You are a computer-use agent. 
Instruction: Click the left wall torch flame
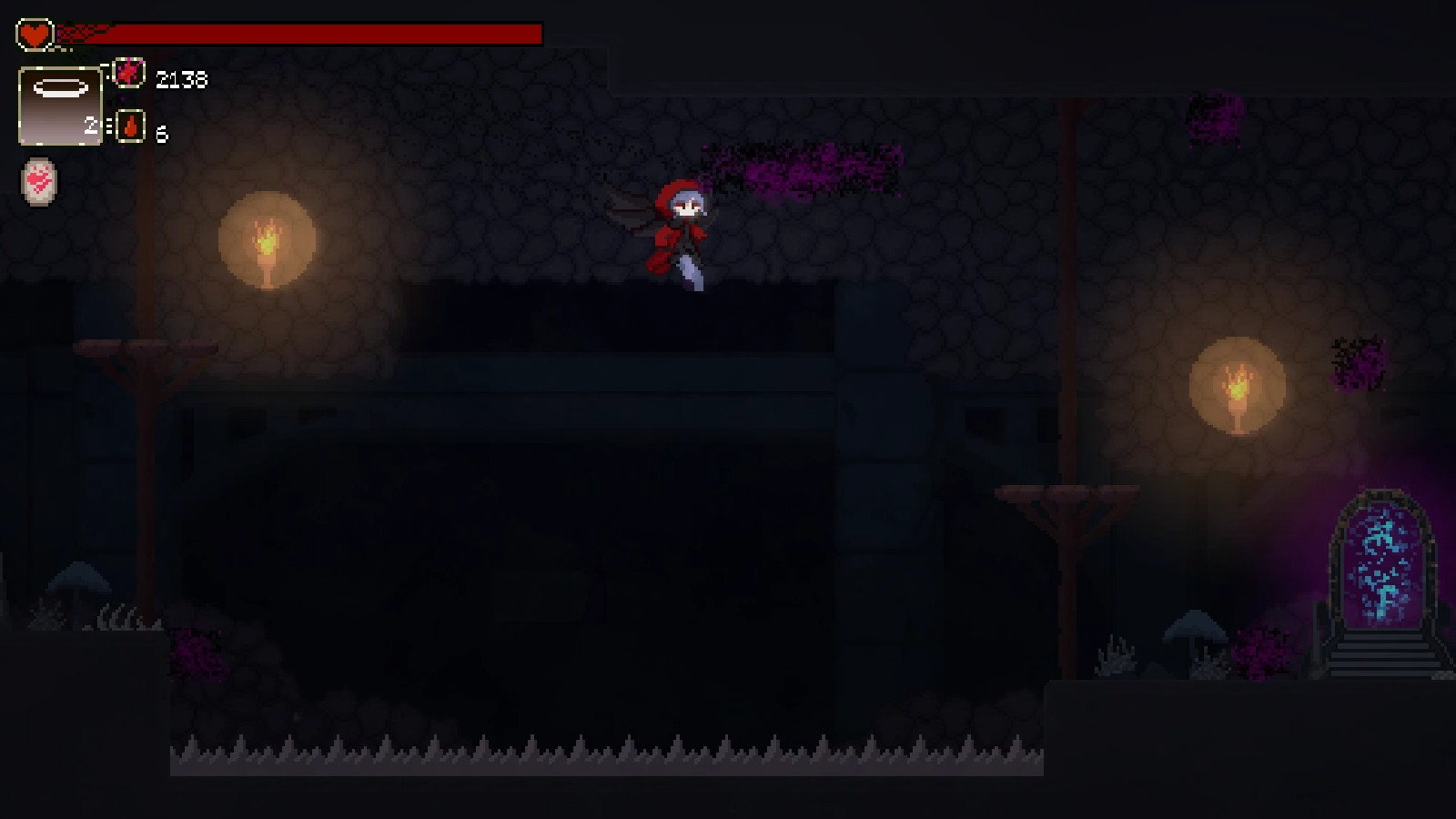click(267, 238)
